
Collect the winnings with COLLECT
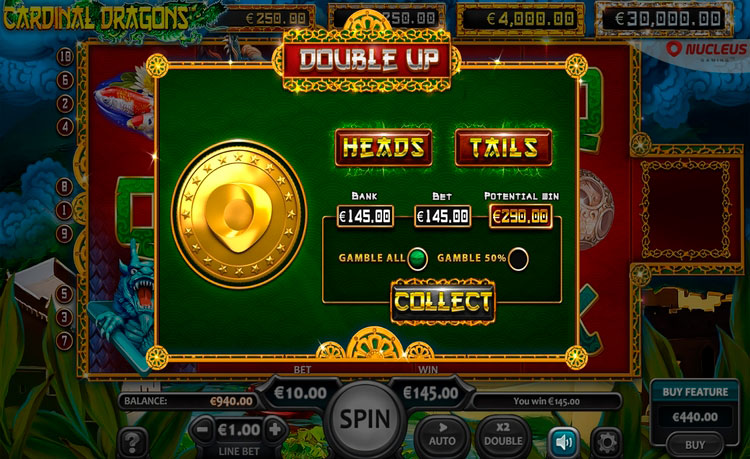pos(442,301)
